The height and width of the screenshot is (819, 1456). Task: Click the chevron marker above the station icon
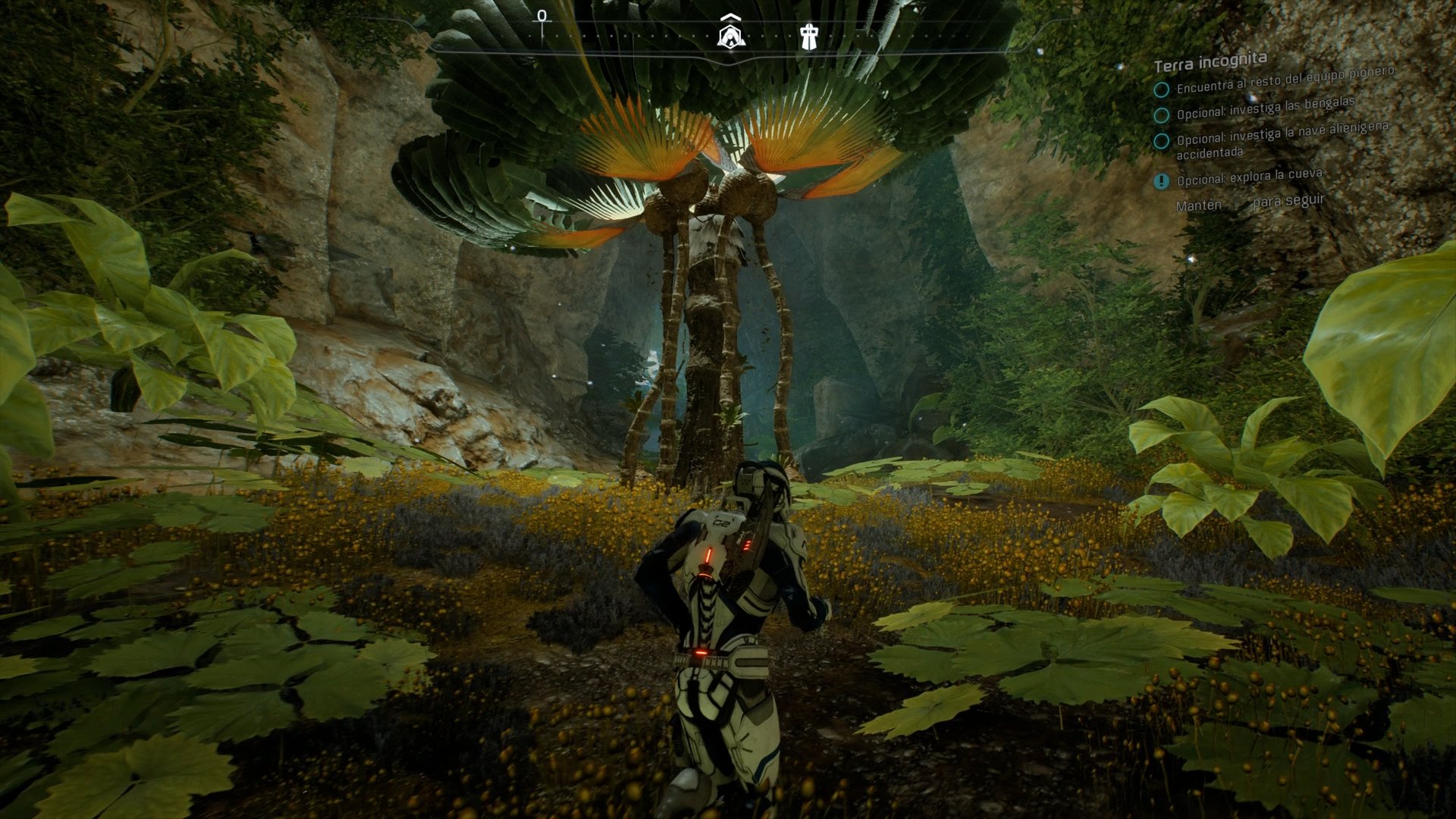[729, 17]
